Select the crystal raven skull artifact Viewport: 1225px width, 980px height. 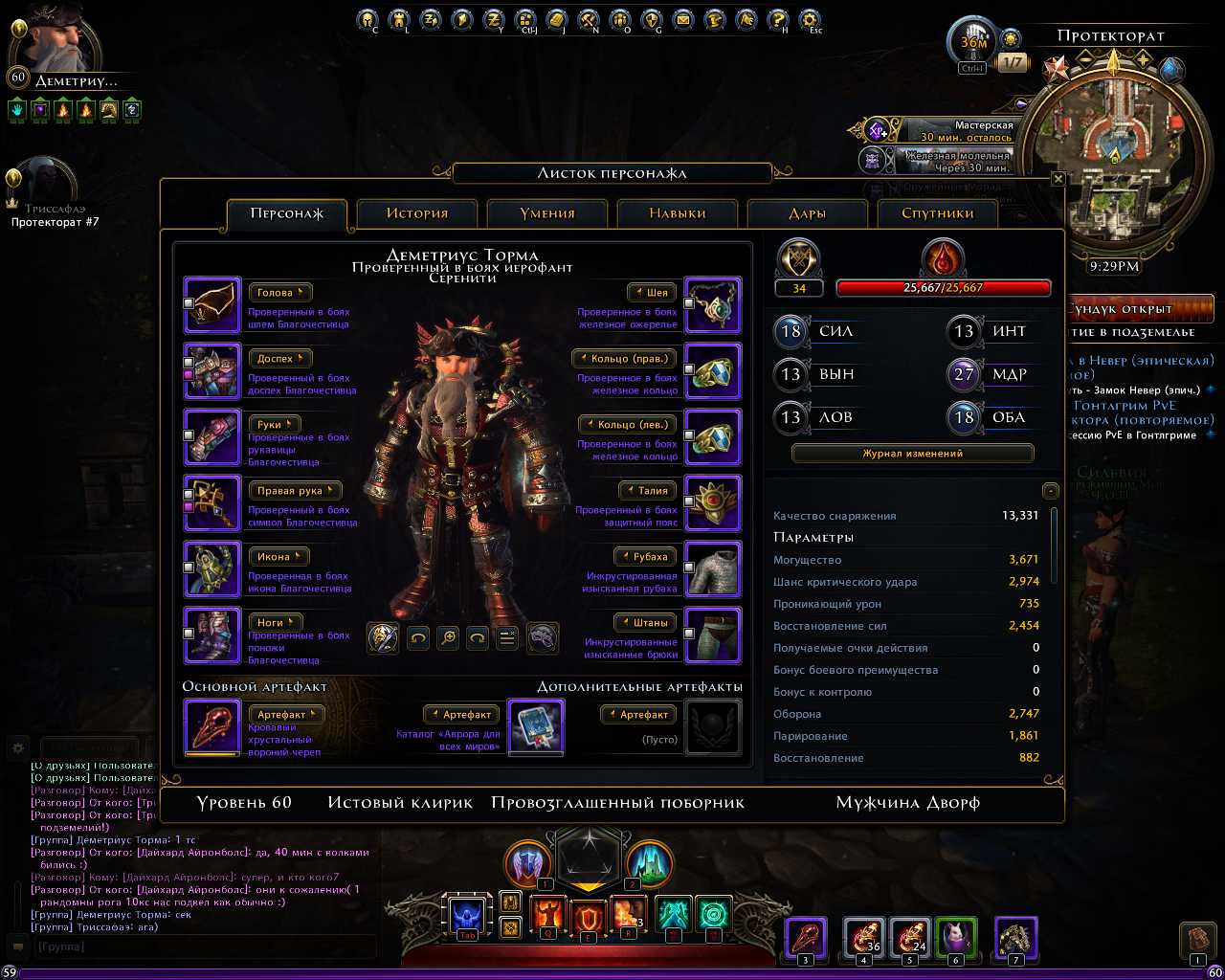pyautogui.click(x=212, y=727)
